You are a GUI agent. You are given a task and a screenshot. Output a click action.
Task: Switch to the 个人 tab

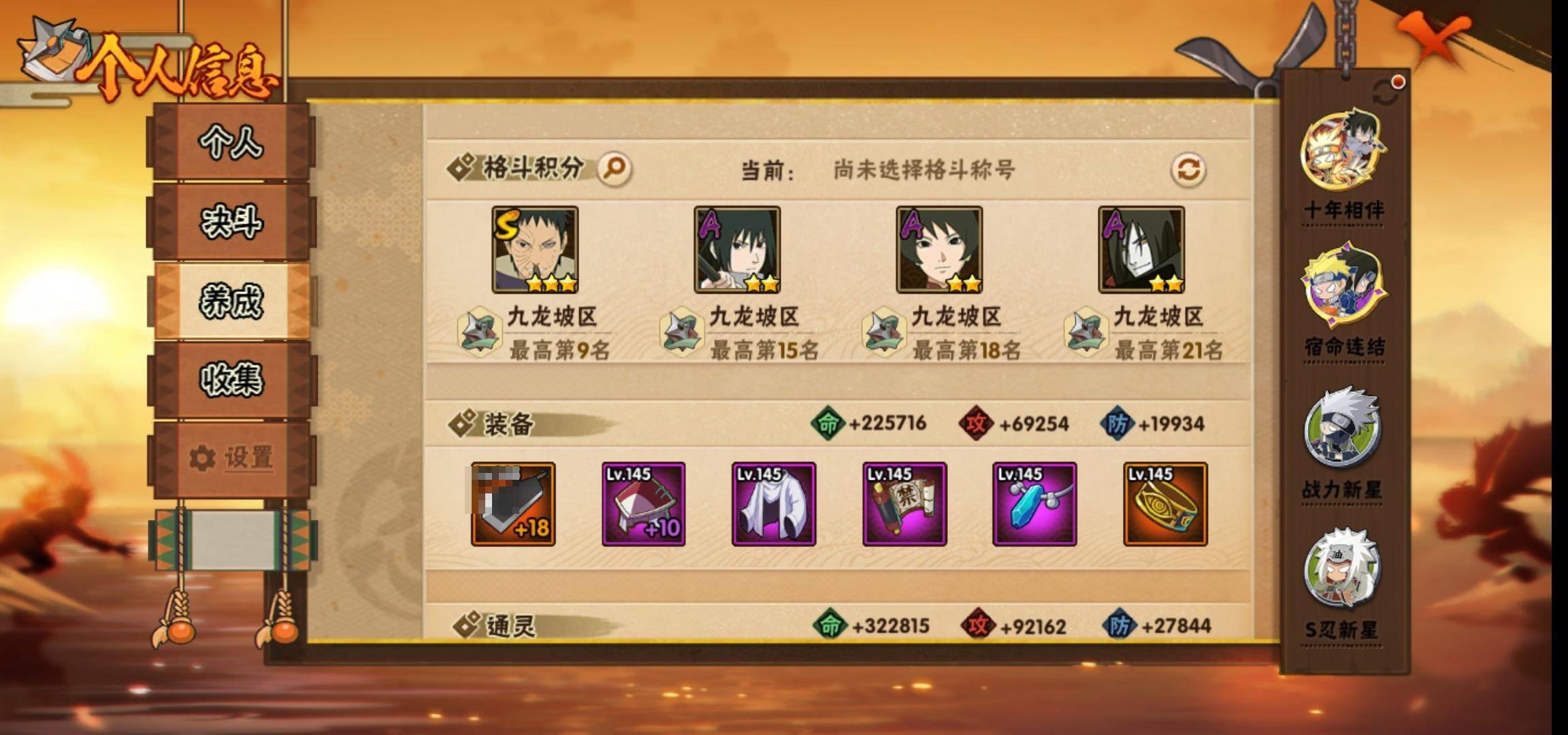pos(231,143)
